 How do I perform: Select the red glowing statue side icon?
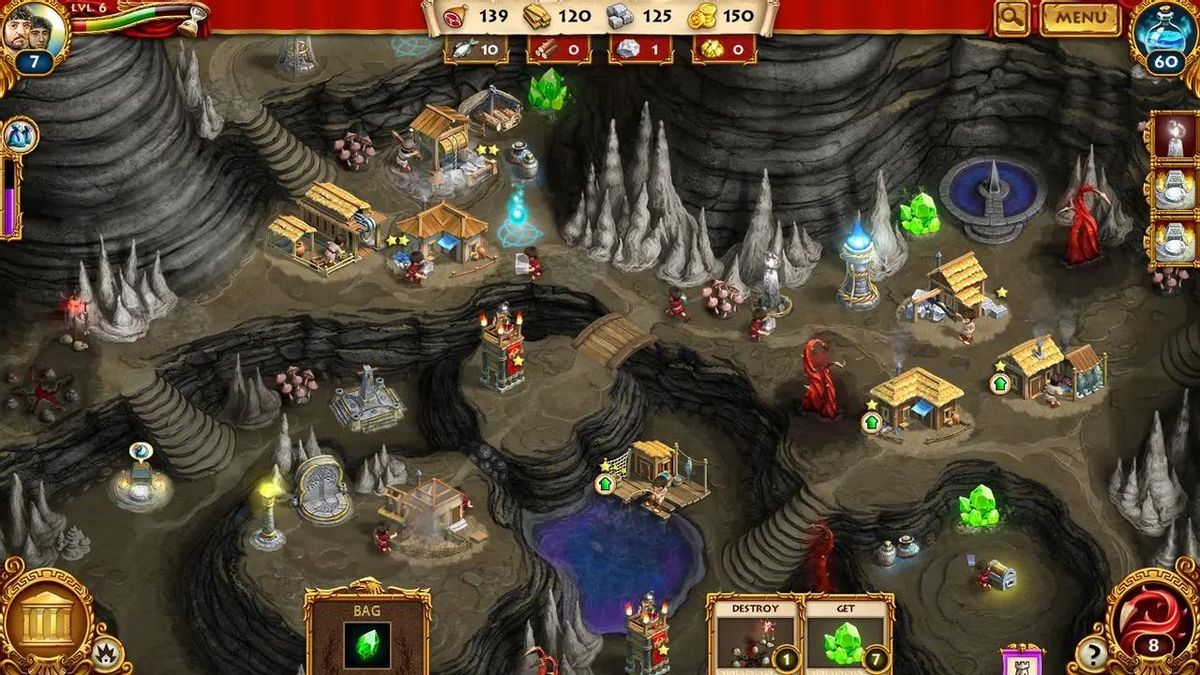(1172, 133)
